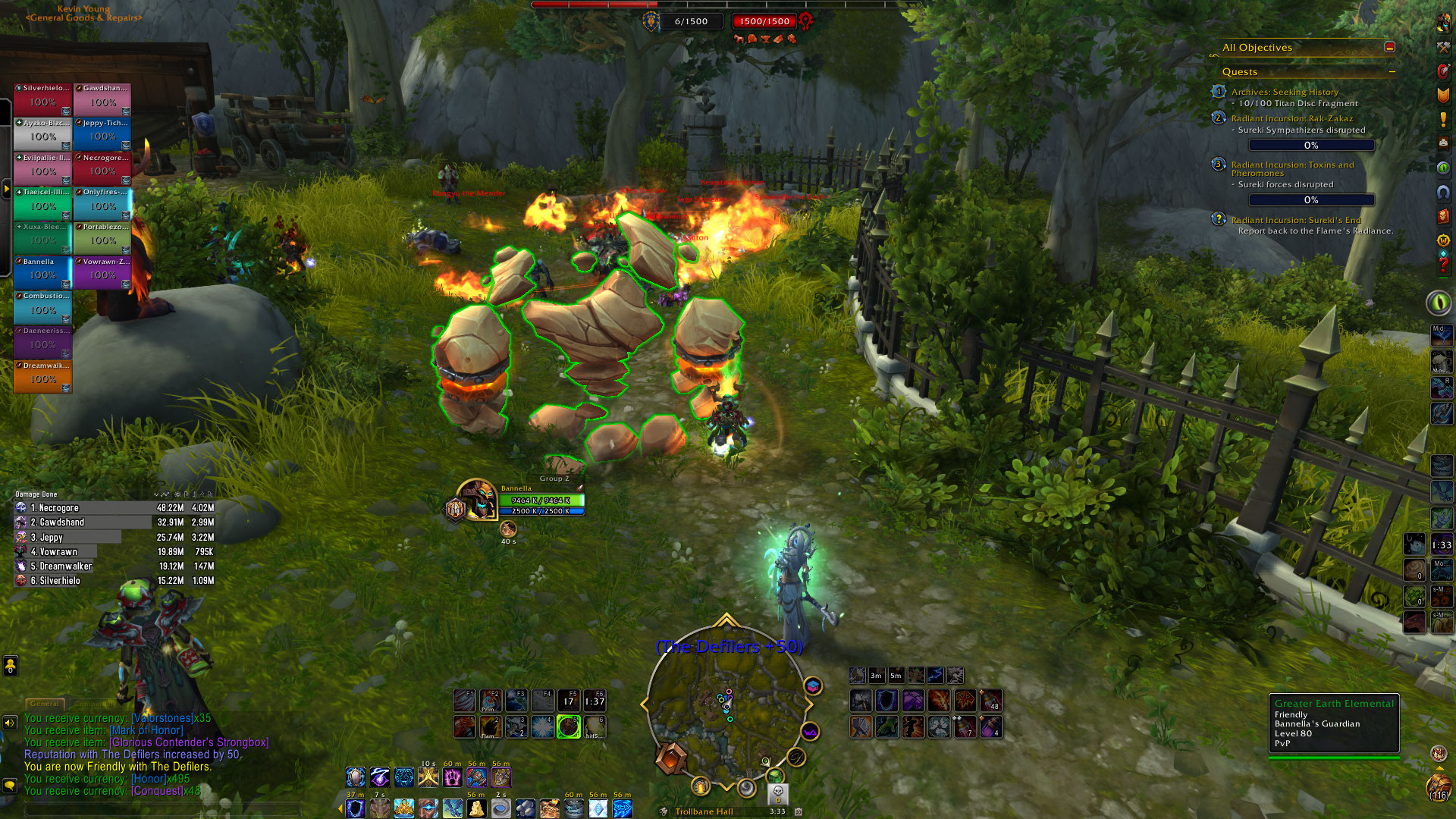Select Dreamwalker's orange raid frame

tap(42, 377)
